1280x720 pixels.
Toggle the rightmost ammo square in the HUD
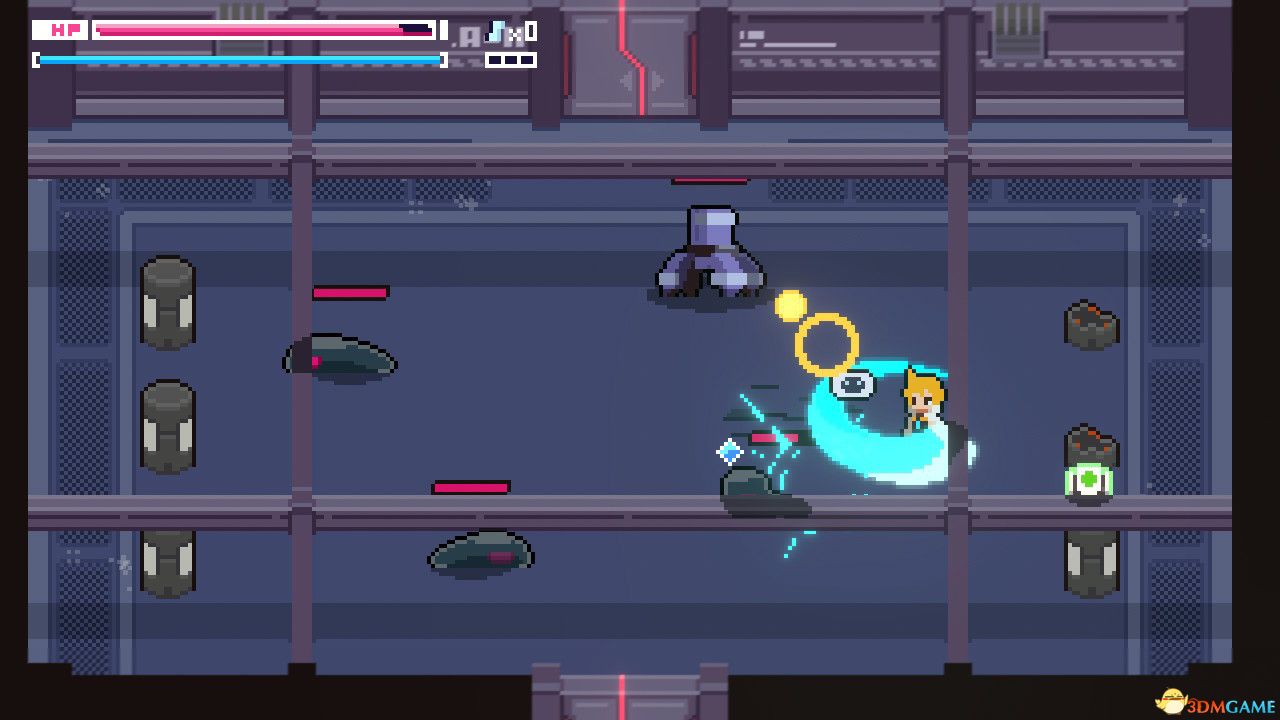click(528, 60)
